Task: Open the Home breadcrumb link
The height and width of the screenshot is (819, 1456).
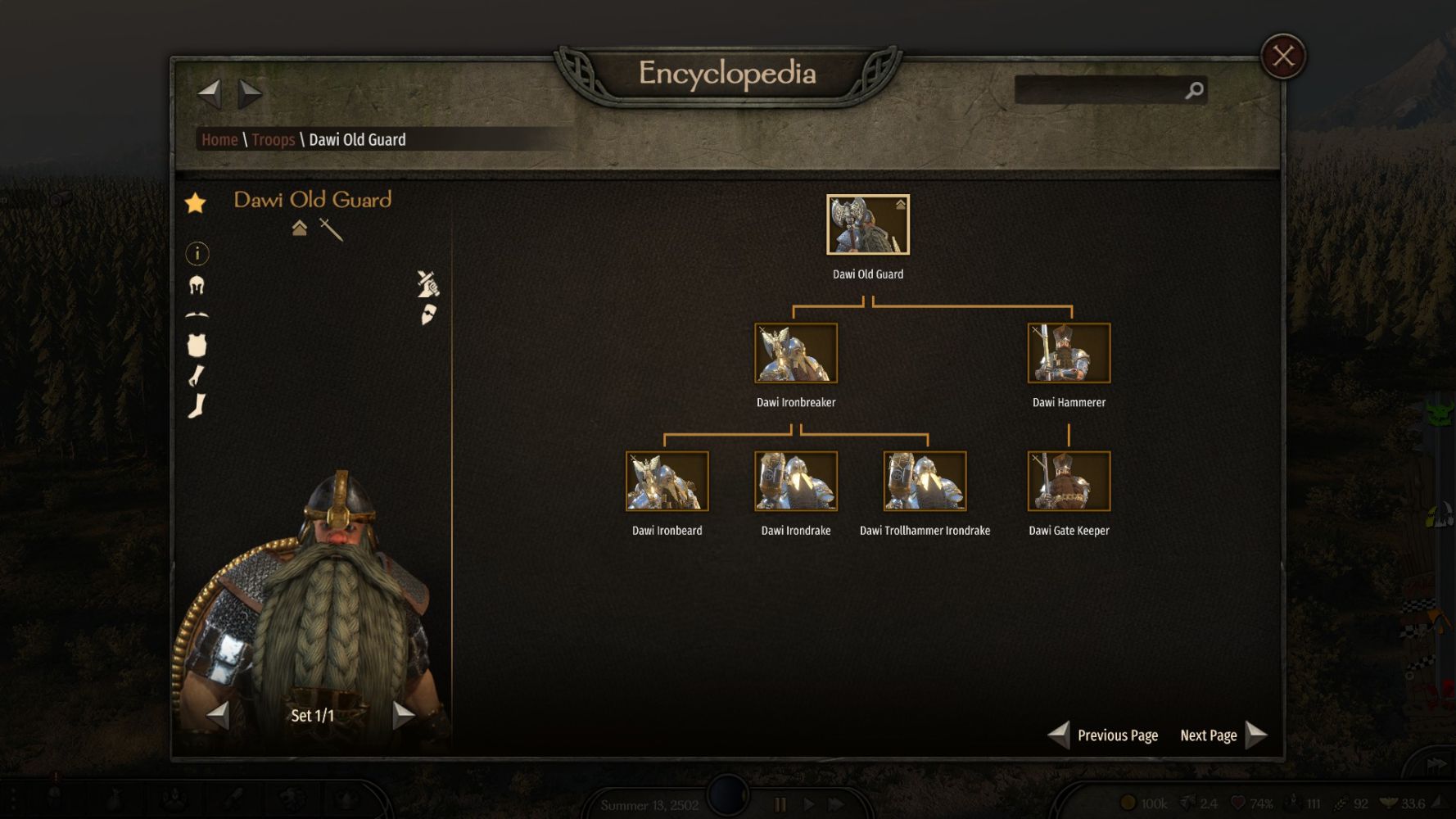Action: click(219, 140)
